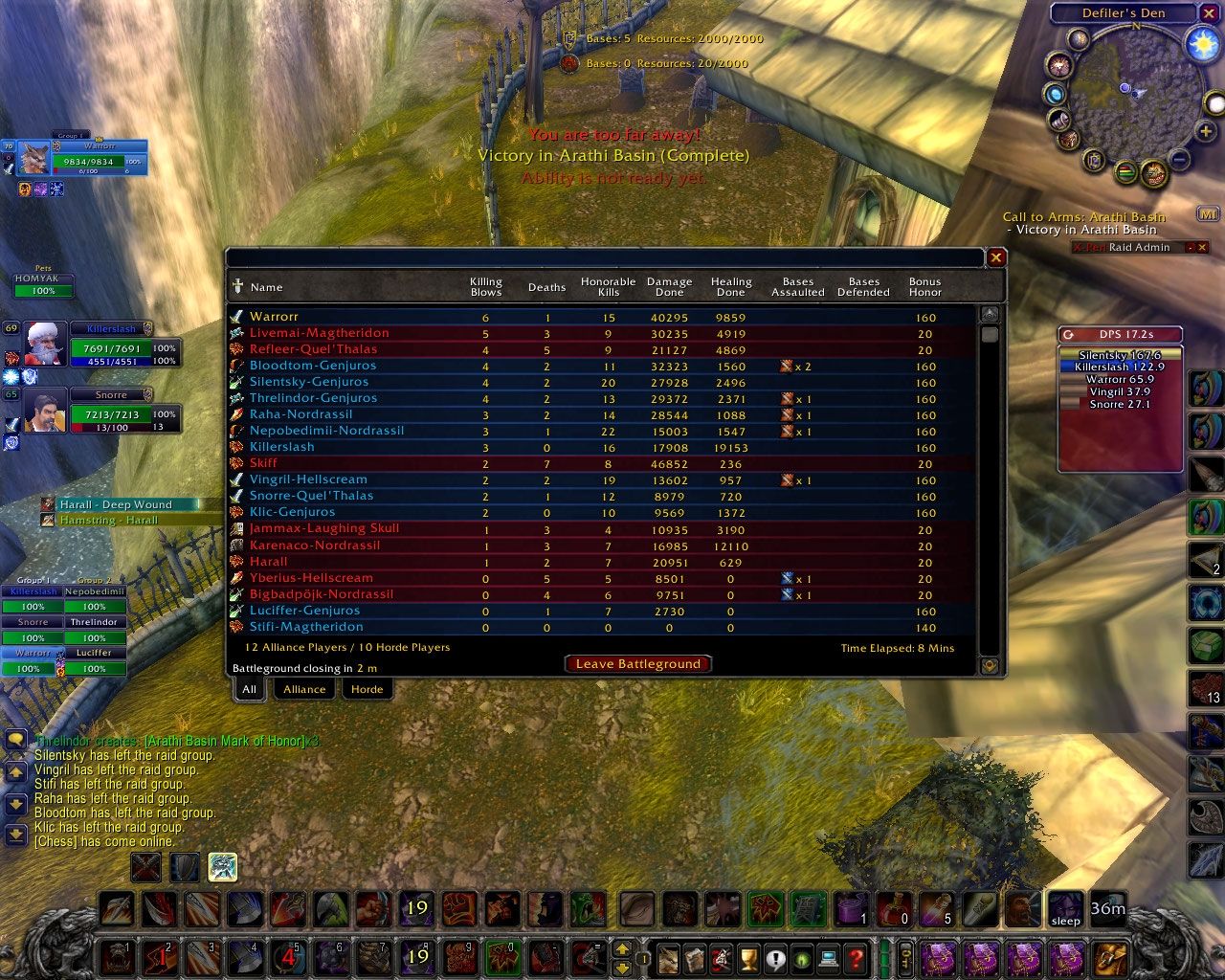Close the battleground scoreboard window

coord(996,257)
